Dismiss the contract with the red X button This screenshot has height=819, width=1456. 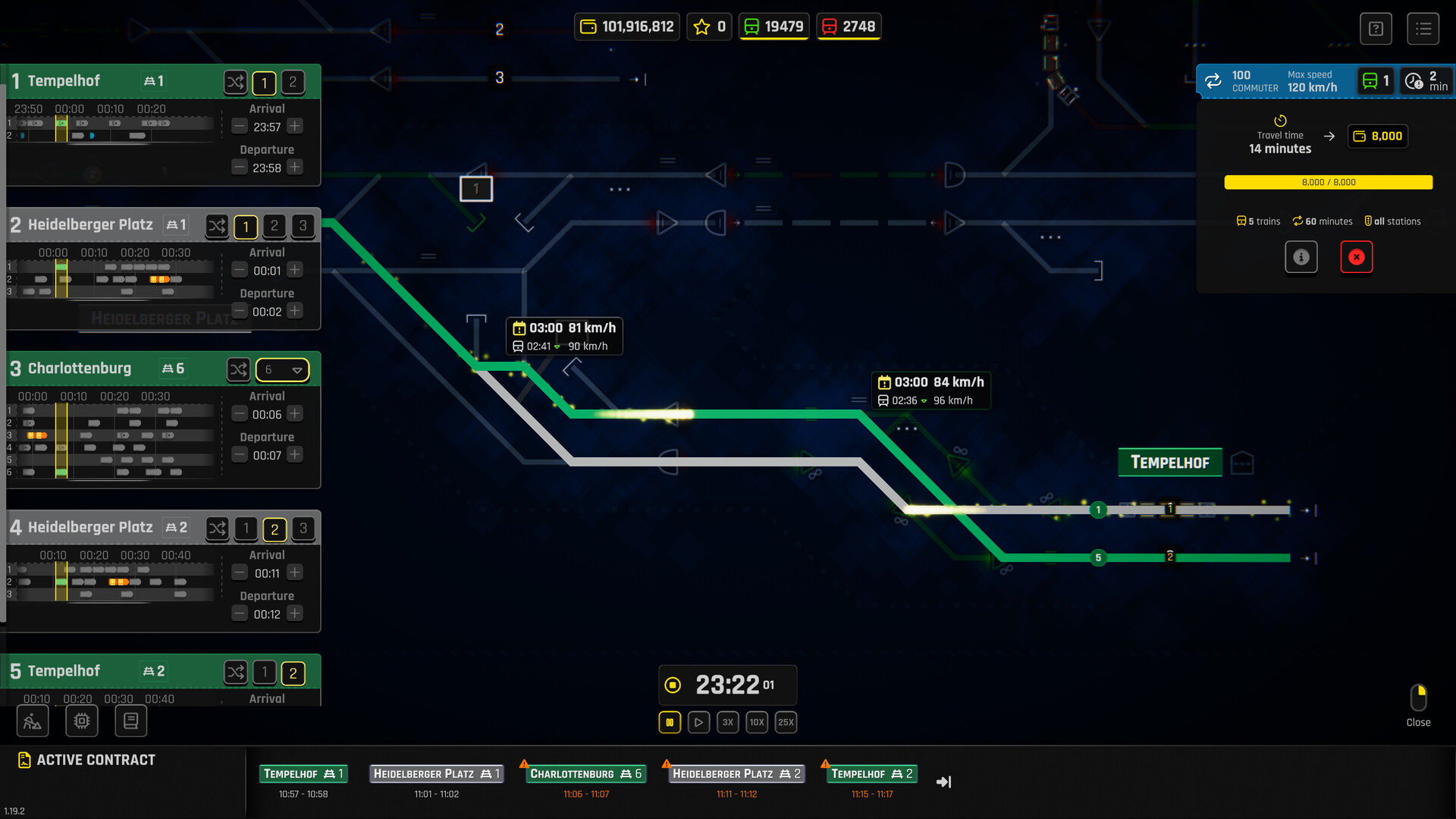[1357, 257]
